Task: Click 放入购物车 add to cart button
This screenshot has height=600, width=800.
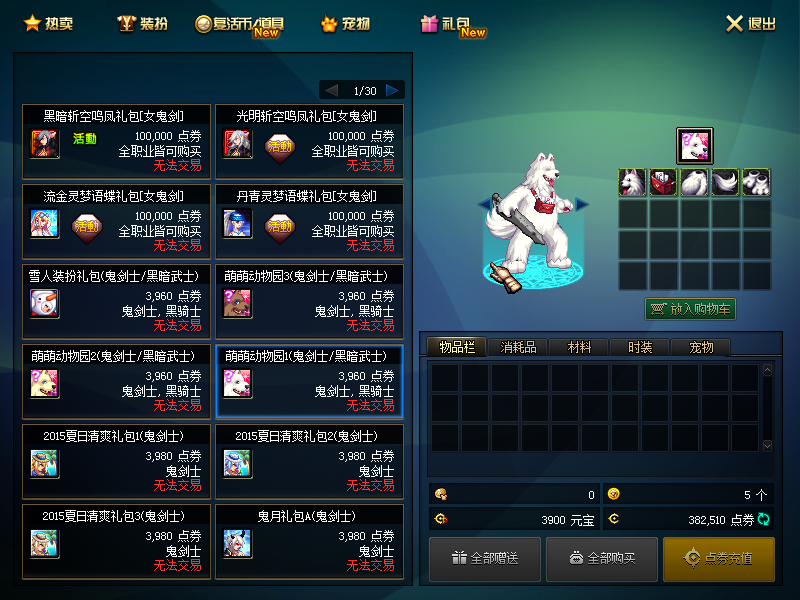Action: point(690,309)
